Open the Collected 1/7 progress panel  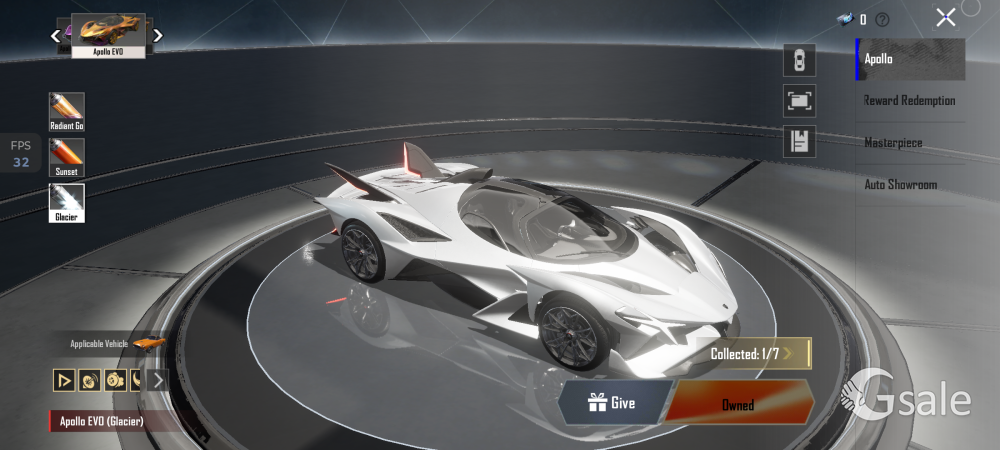[x=752, y=353]
